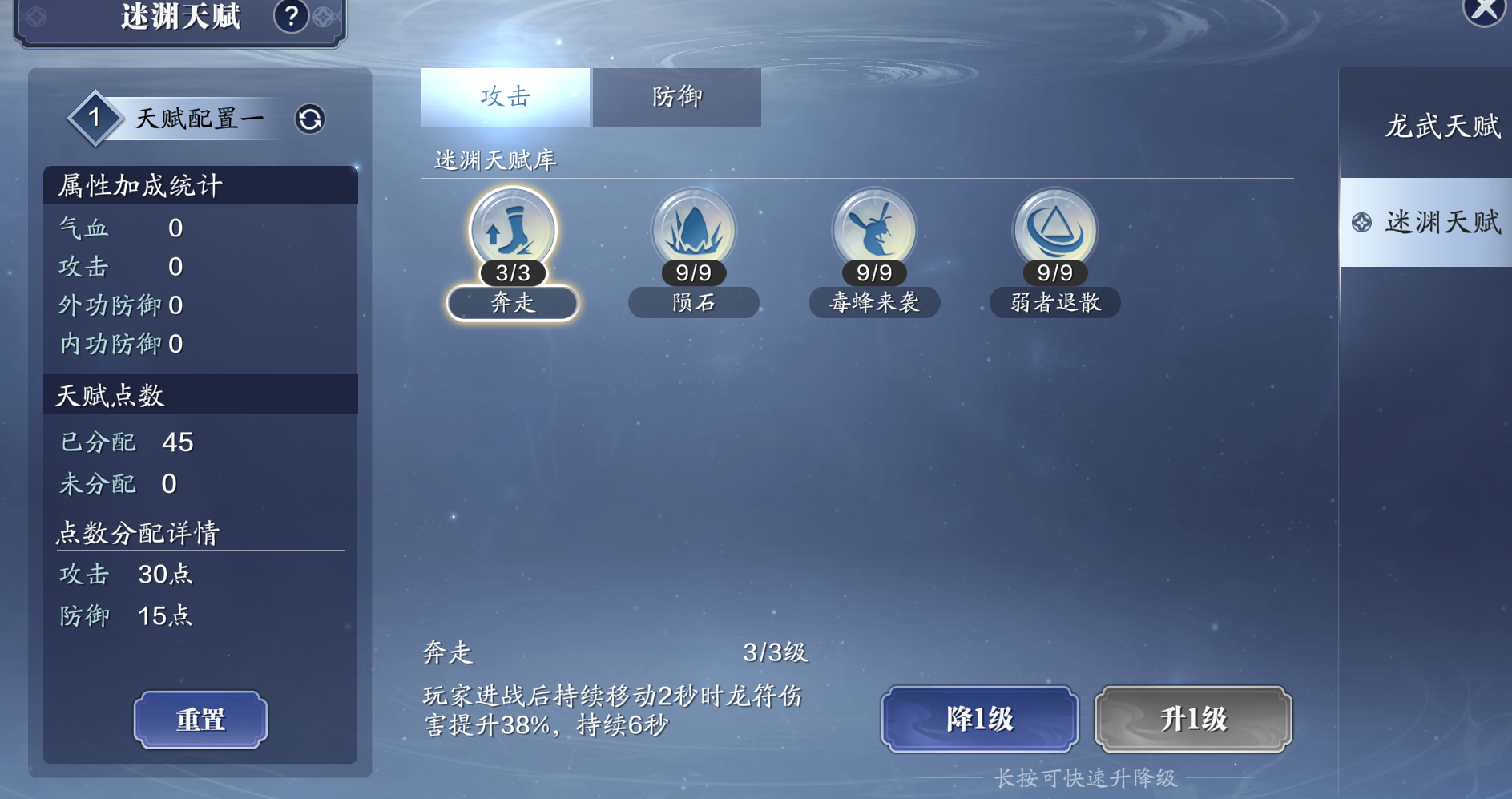Screen dimensions: 1512x799
Task: Switch to the 攻击 talent tab
Action: (x=505, y=97)
